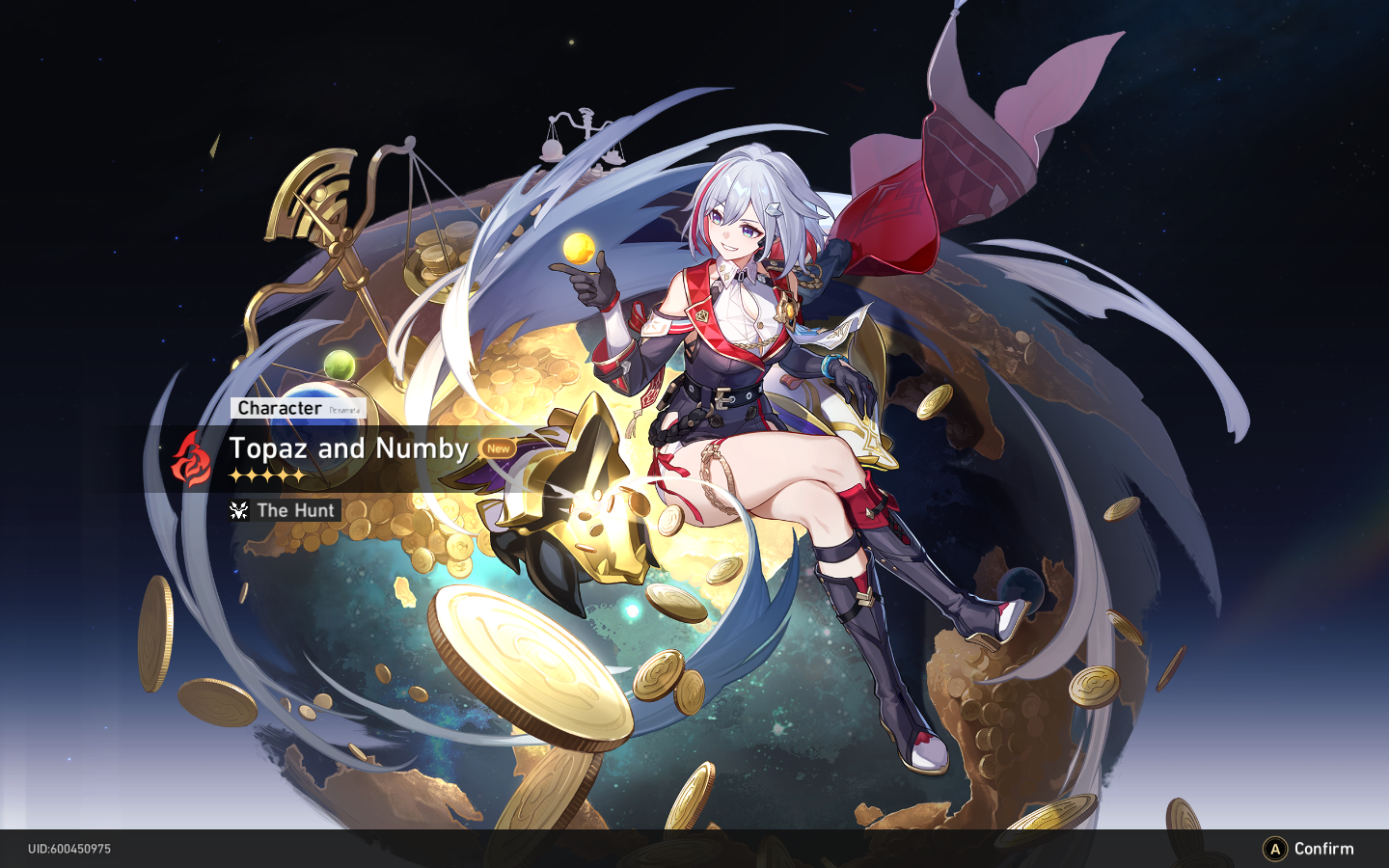Toggle the New badge next to the character name
This screenshot has width=1389, height=868.
point(497,449)
